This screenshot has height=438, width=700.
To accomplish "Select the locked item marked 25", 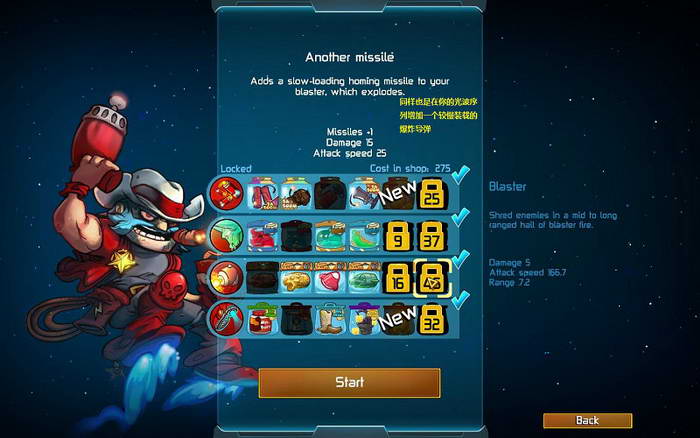I will (432, 193).
